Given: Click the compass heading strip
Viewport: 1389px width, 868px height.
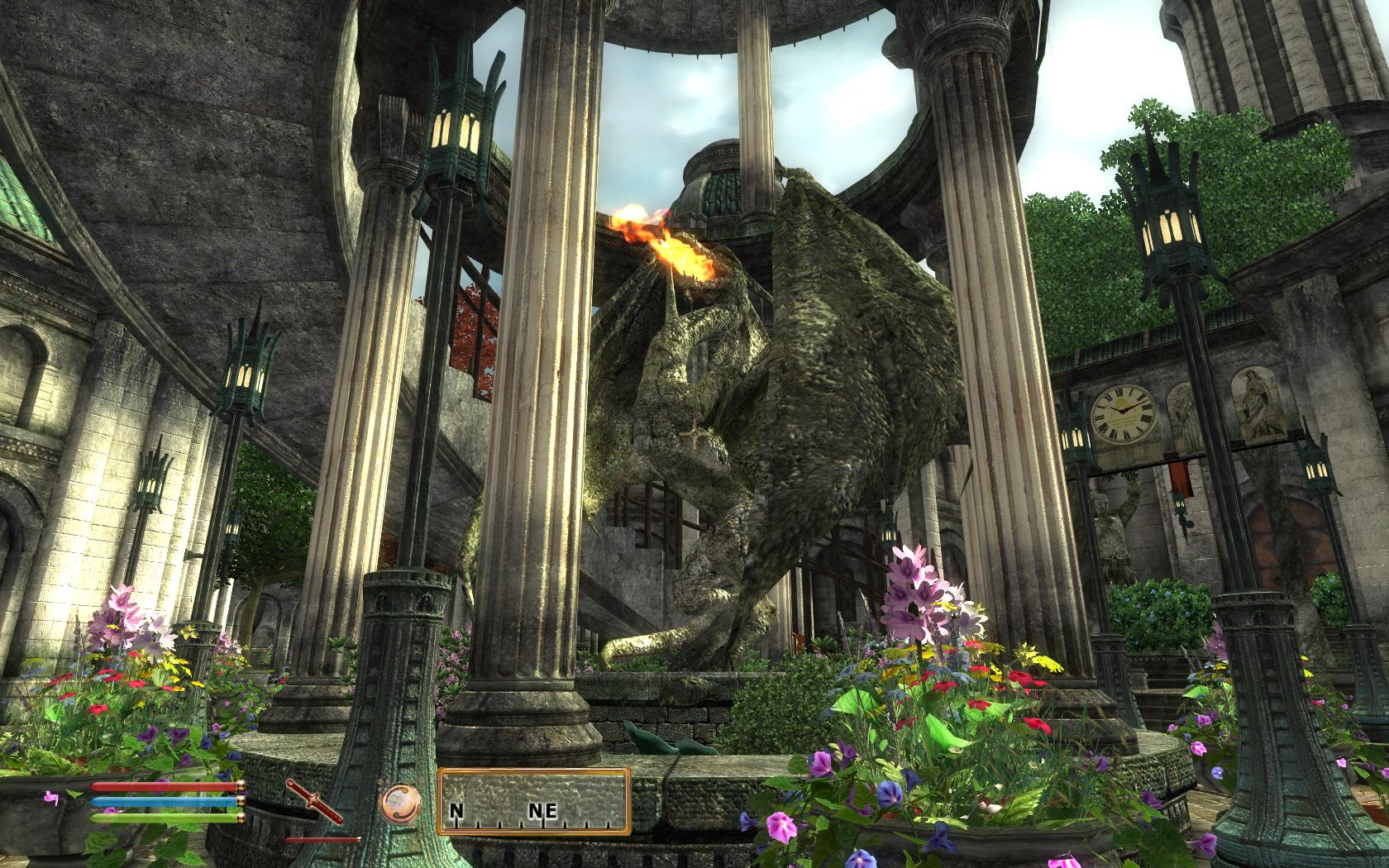Looking at the screenshot, I should (533, 802).
